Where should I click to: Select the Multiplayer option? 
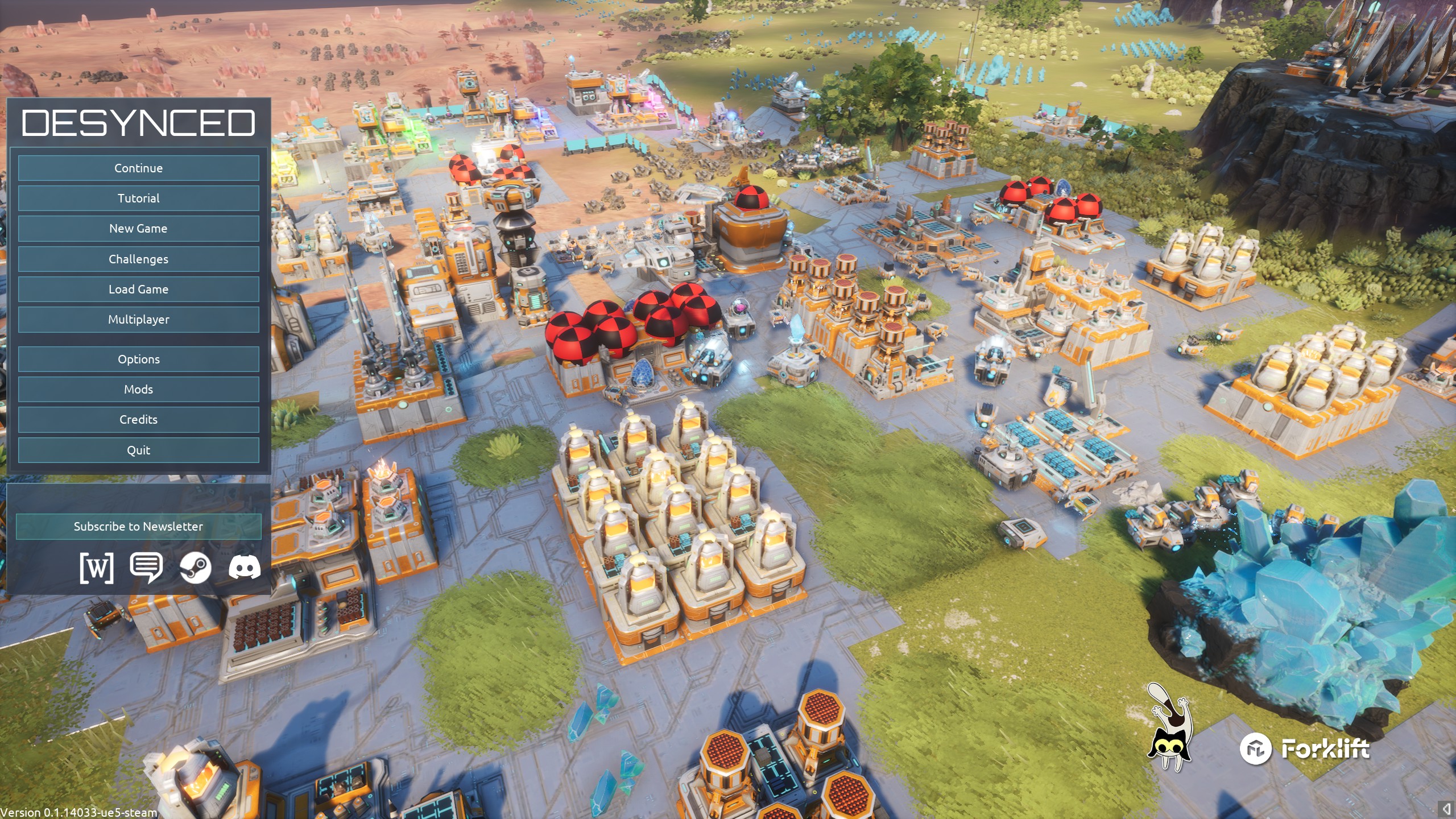[x=138, y=320]
